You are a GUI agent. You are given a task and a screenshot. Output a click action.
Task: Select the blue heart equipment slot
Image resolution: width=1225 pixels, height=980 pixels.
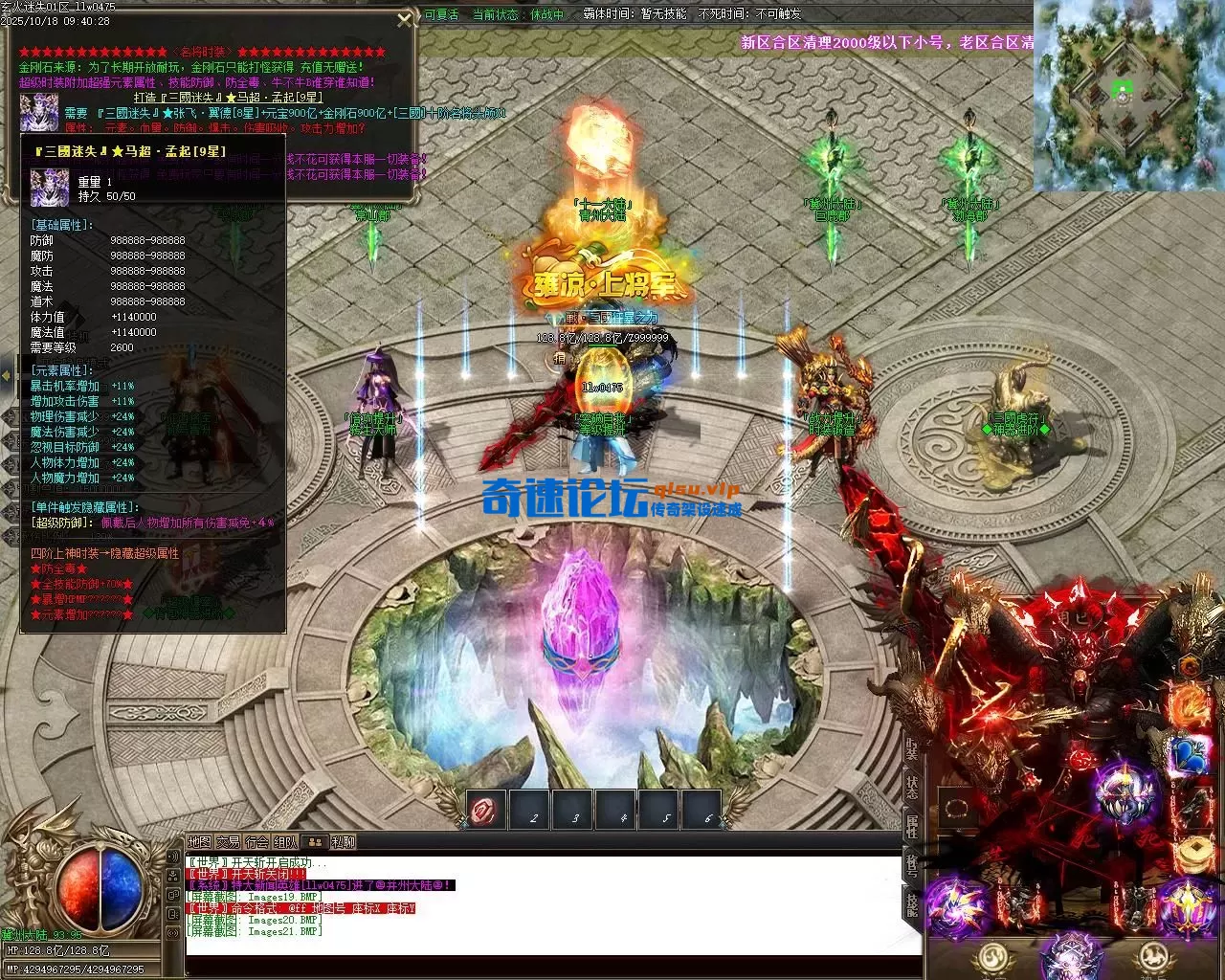pyautogui.click(x=1190, y=754)
